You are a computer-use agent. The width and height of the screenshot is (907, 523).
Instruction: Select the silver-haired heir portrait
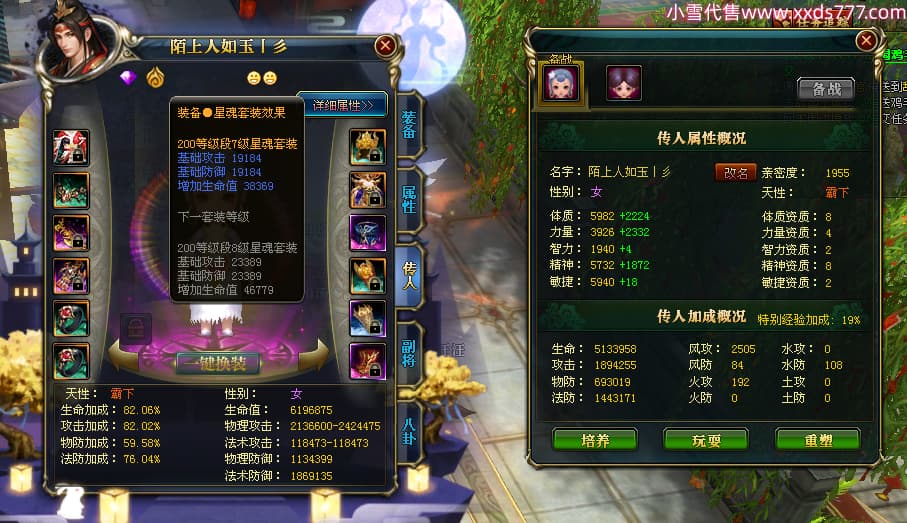tap(561, 83)
